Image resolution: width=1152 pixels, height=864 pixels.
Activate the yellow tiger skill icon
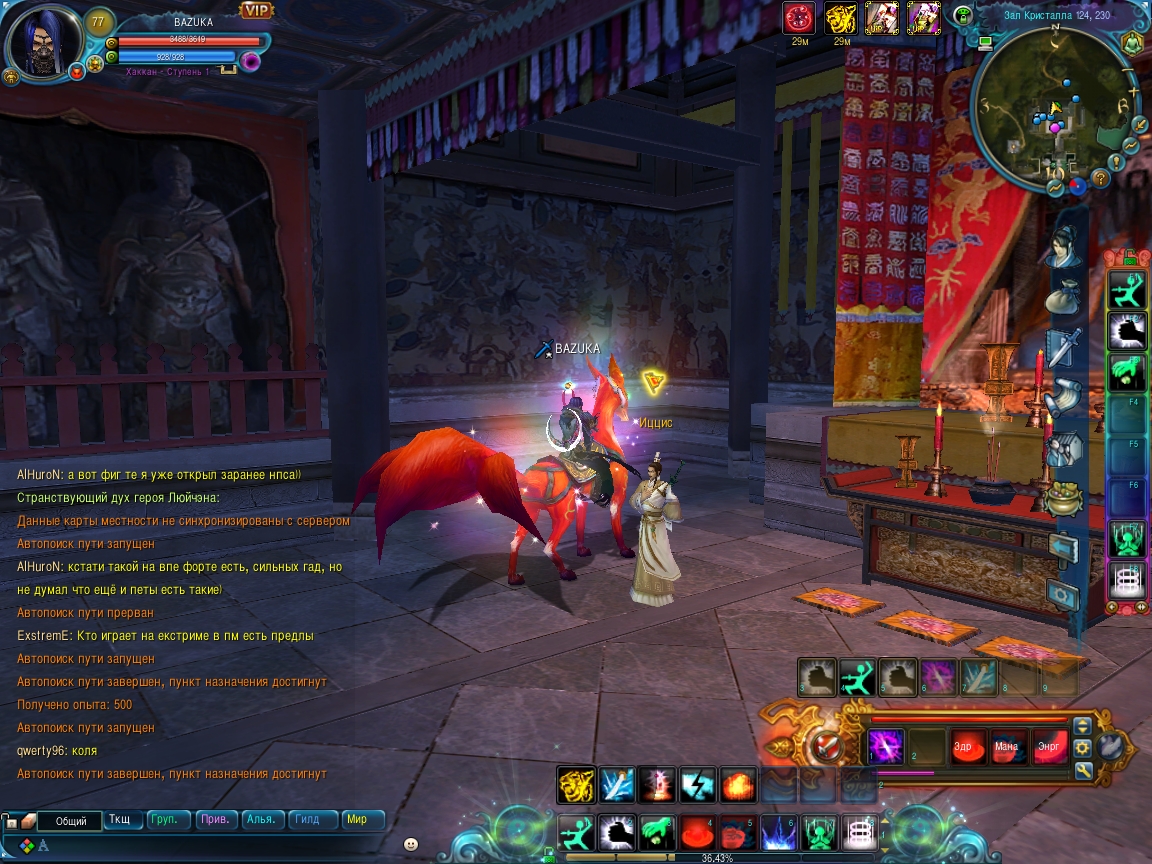coord(575,785)
